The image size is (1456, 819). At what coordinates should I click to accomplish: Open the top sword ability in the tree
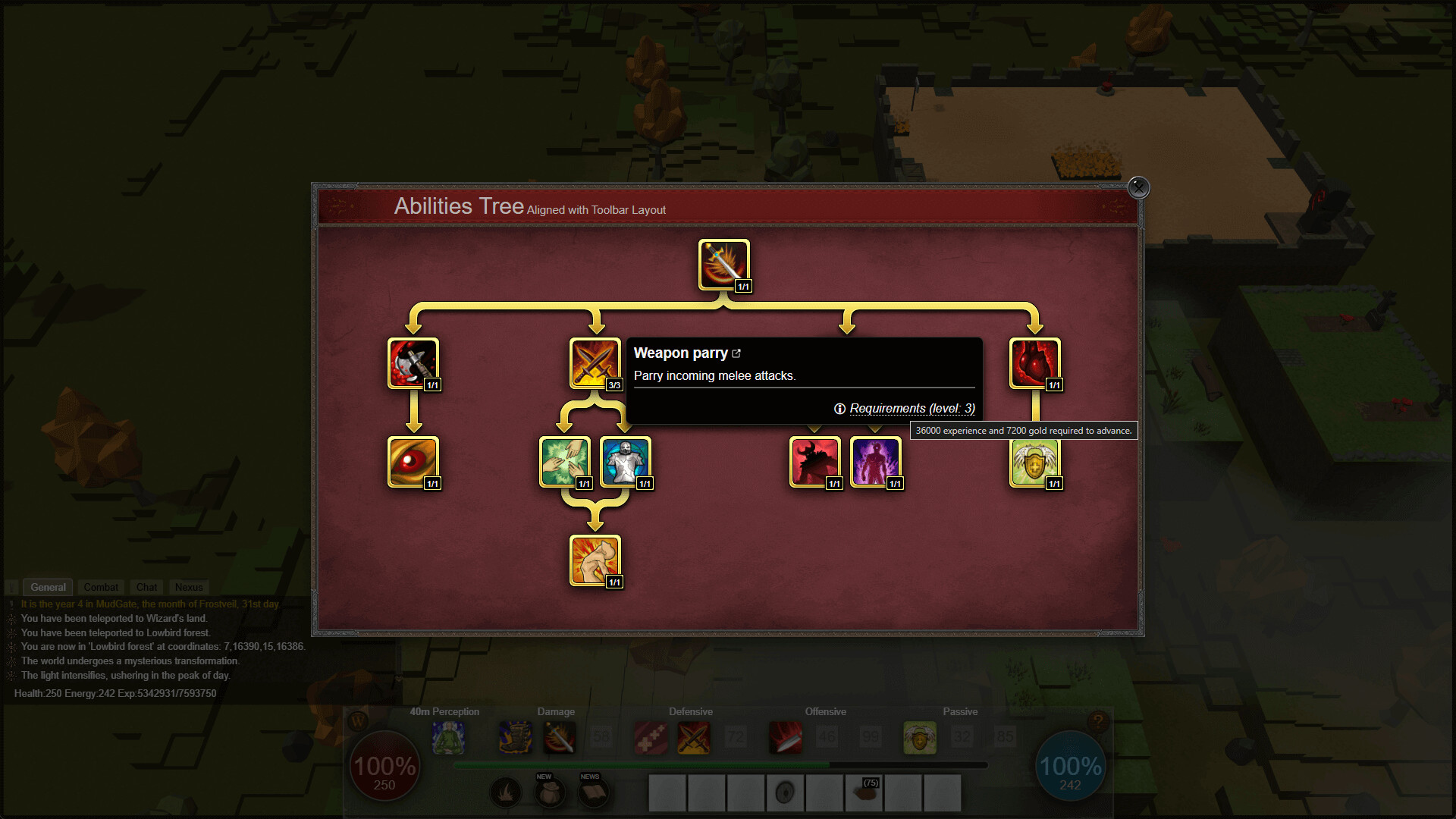(x=723, y=264)
